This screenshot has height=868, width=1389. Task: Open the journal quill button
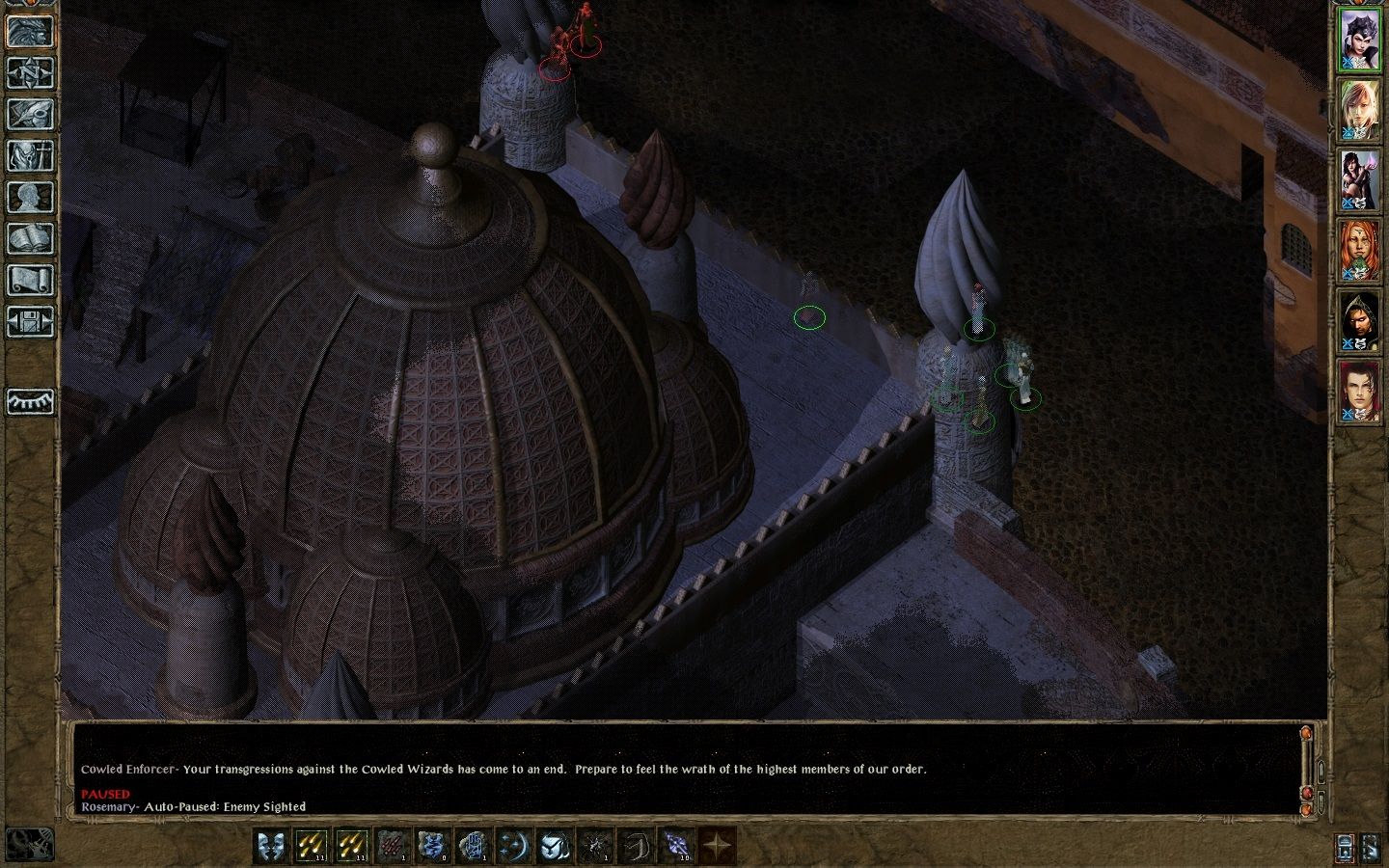coord(30,114)
